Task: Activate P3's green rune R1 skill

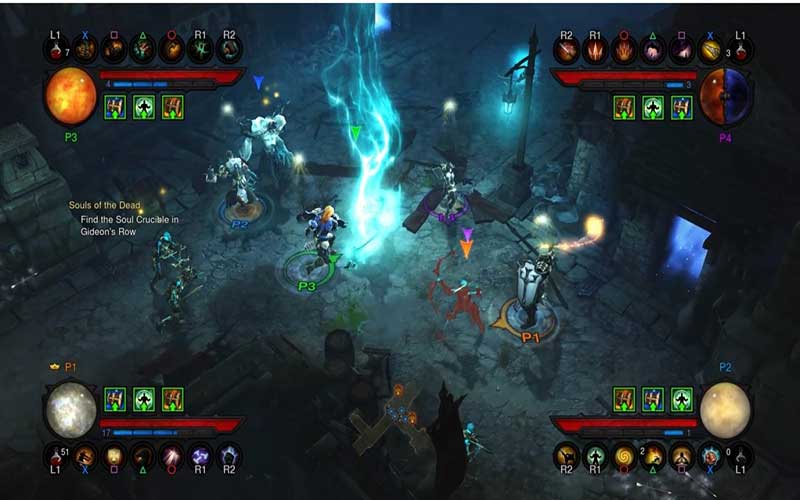Action: point(200,50)
